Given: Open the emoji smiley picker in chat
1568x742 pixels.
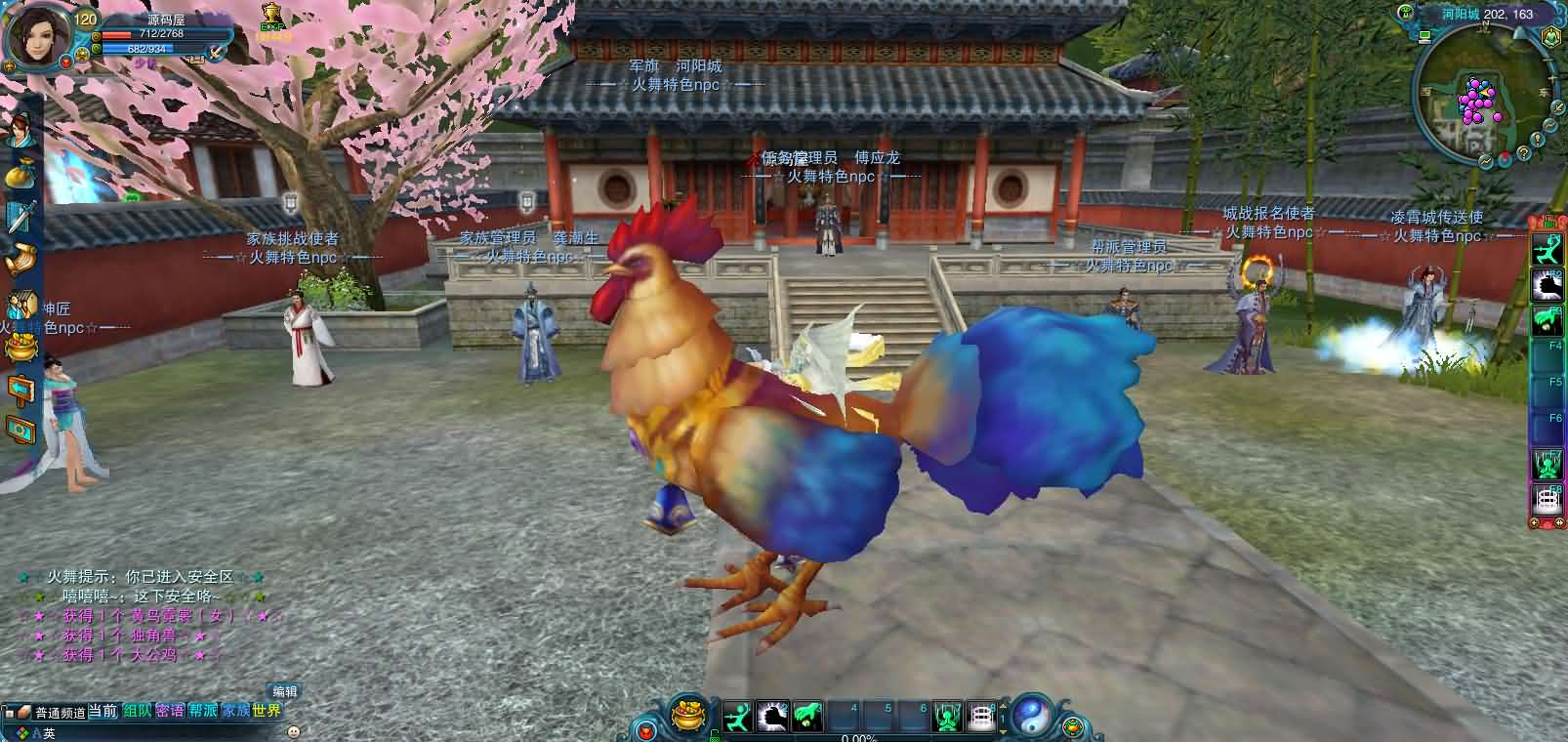Looking at the screenshot, I should [x=291, y=731].
